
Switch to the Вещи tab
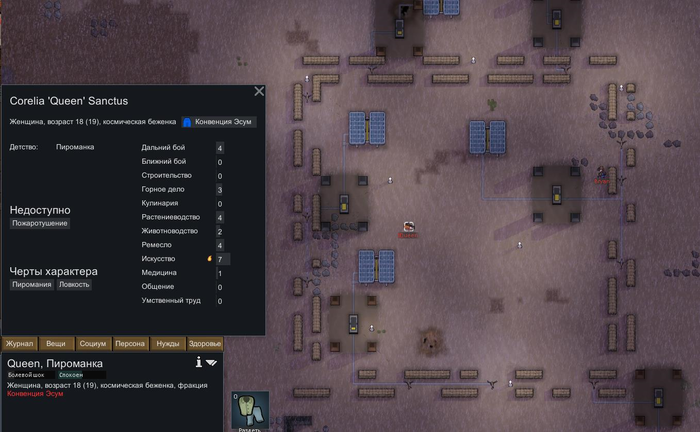[55, 344]
